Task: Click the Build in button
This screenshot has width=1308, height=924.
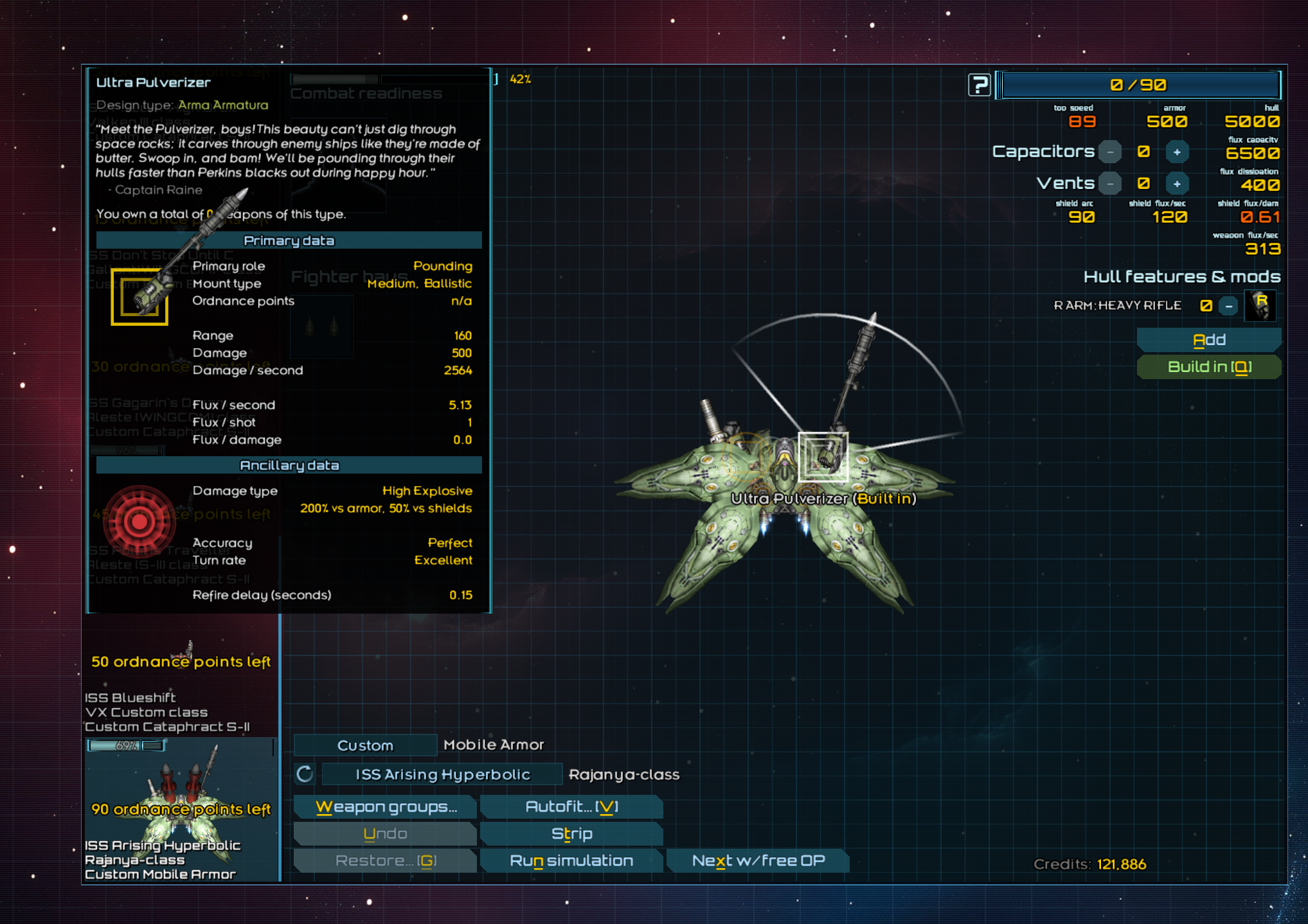Action: click(x=1208, y=367)
